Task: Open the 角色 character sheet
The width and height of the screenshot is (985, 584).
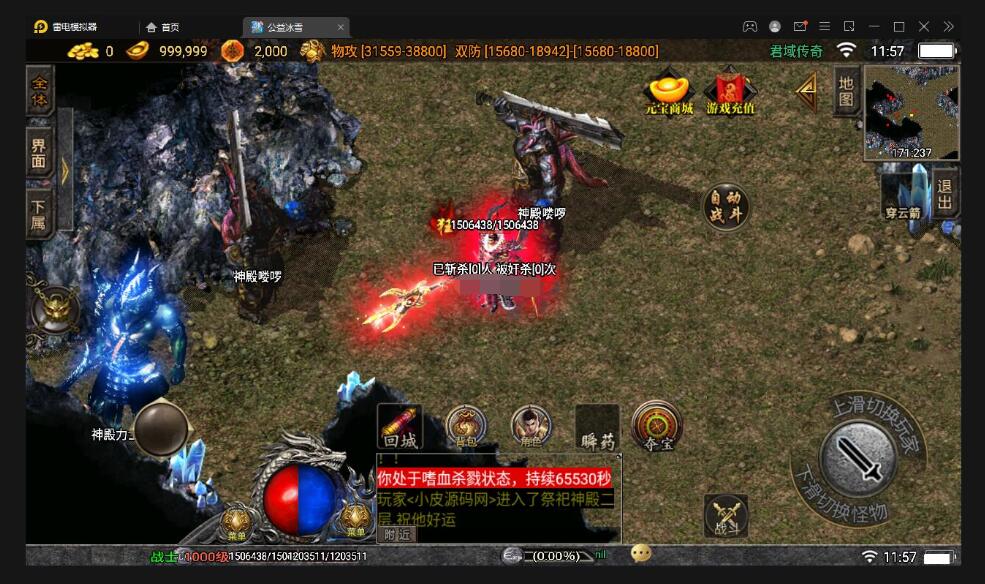Action: [x=531, y=427]
